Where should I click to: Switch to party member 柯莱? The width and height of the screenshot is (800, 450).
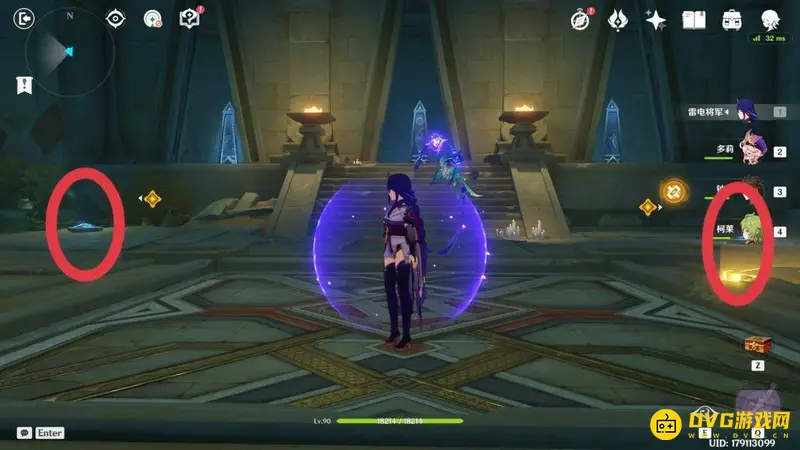click(x=752, y=230)
